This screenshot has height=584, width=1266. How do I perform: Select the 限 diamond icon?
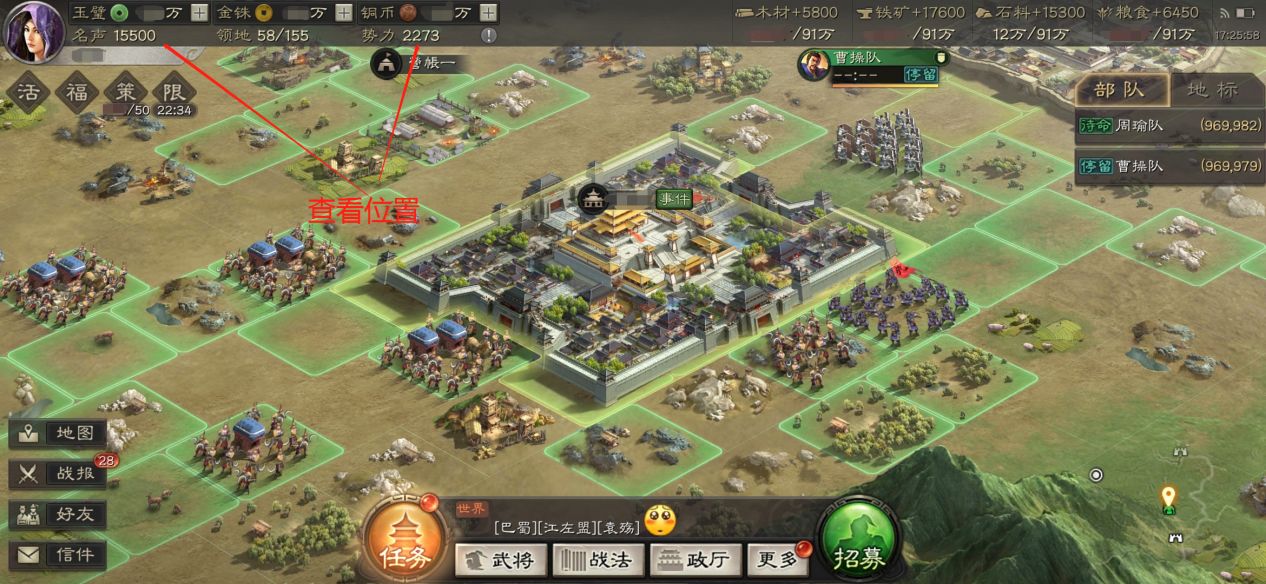tap(173, 93)
